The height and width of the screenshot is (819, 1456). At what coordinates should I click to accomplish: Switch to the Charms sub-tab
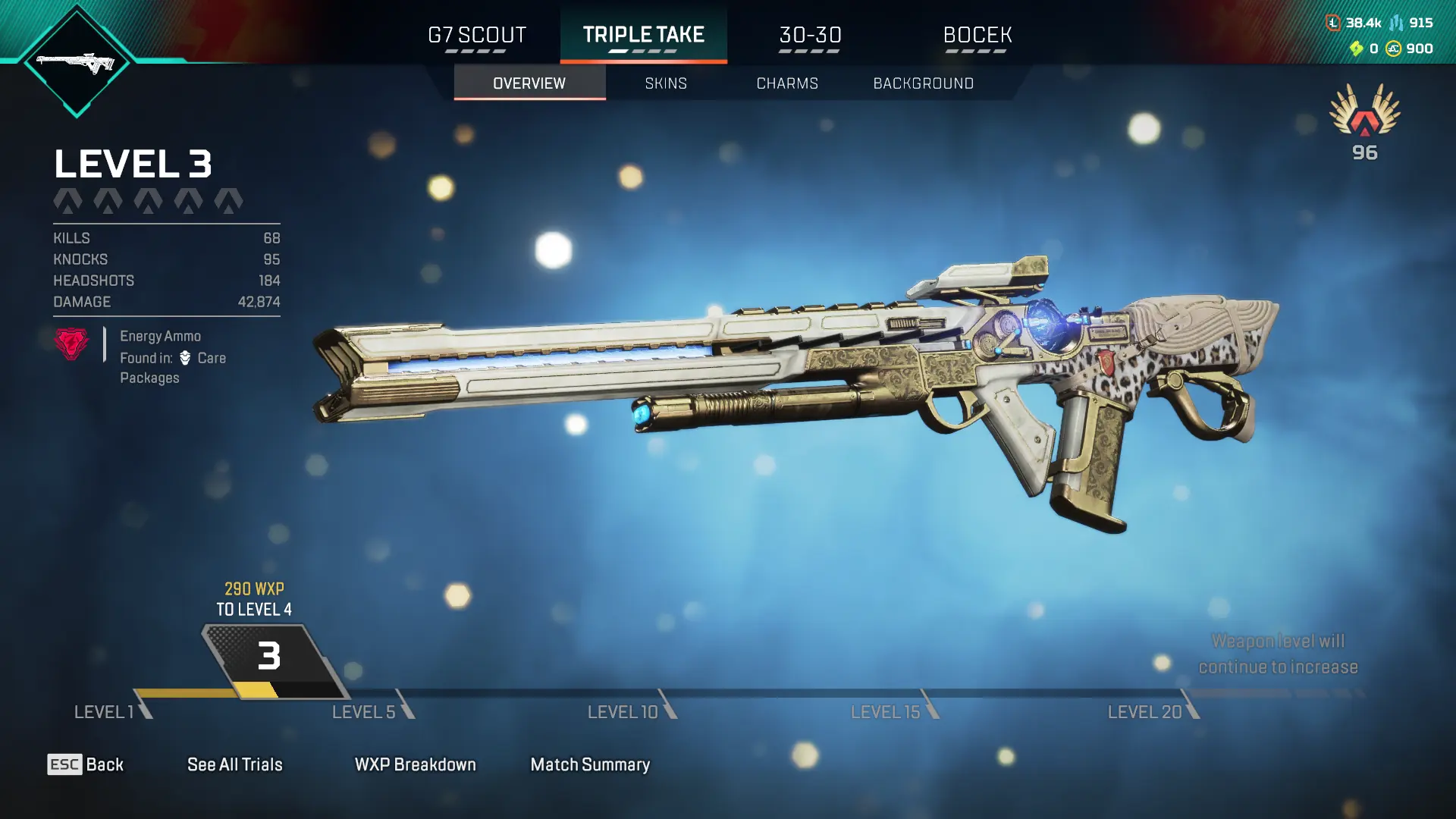(x=787, y=83)
